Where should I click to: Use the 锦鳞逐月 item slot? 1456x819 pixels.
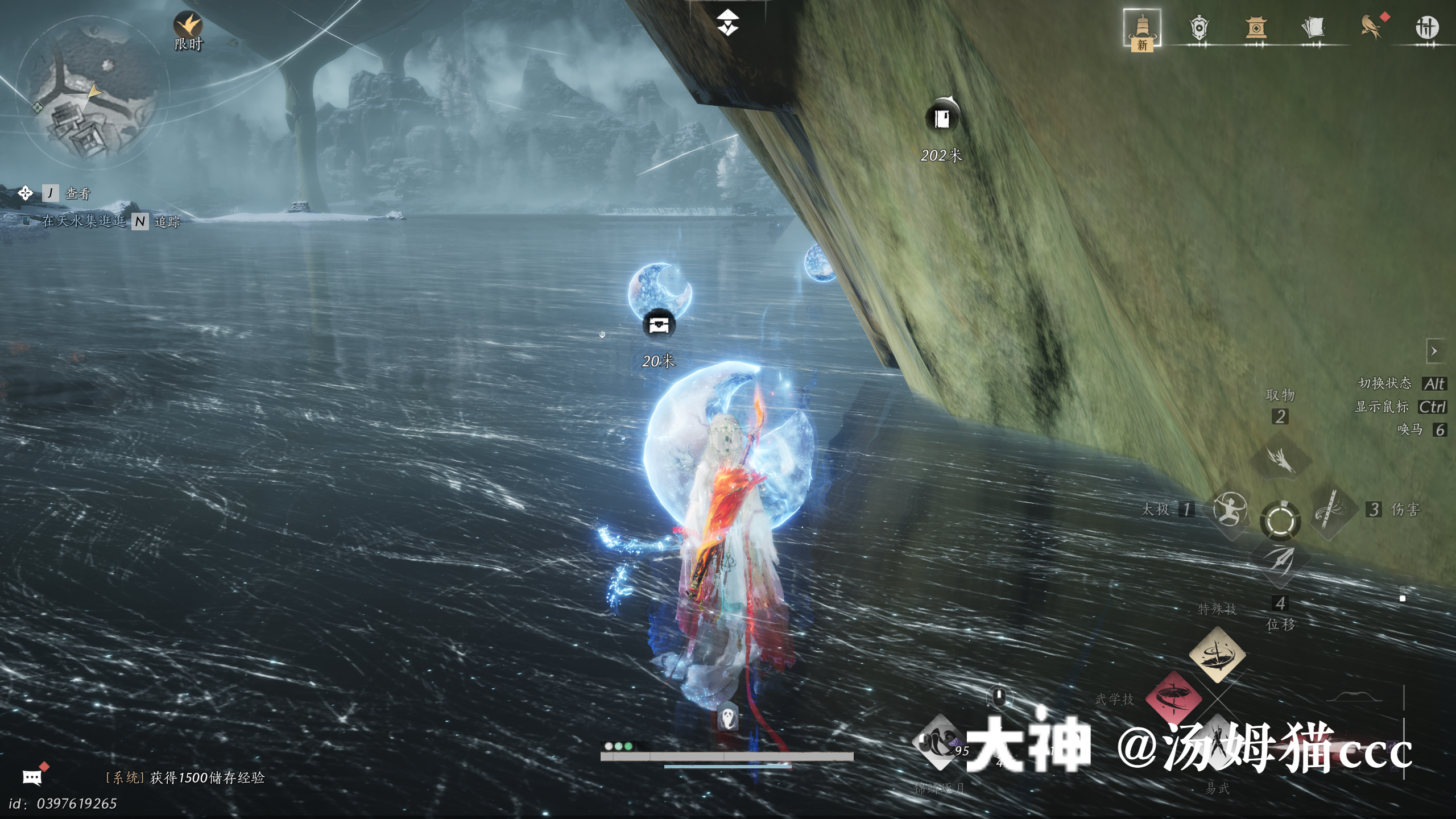pyautogui.click(x=940, y=742)
